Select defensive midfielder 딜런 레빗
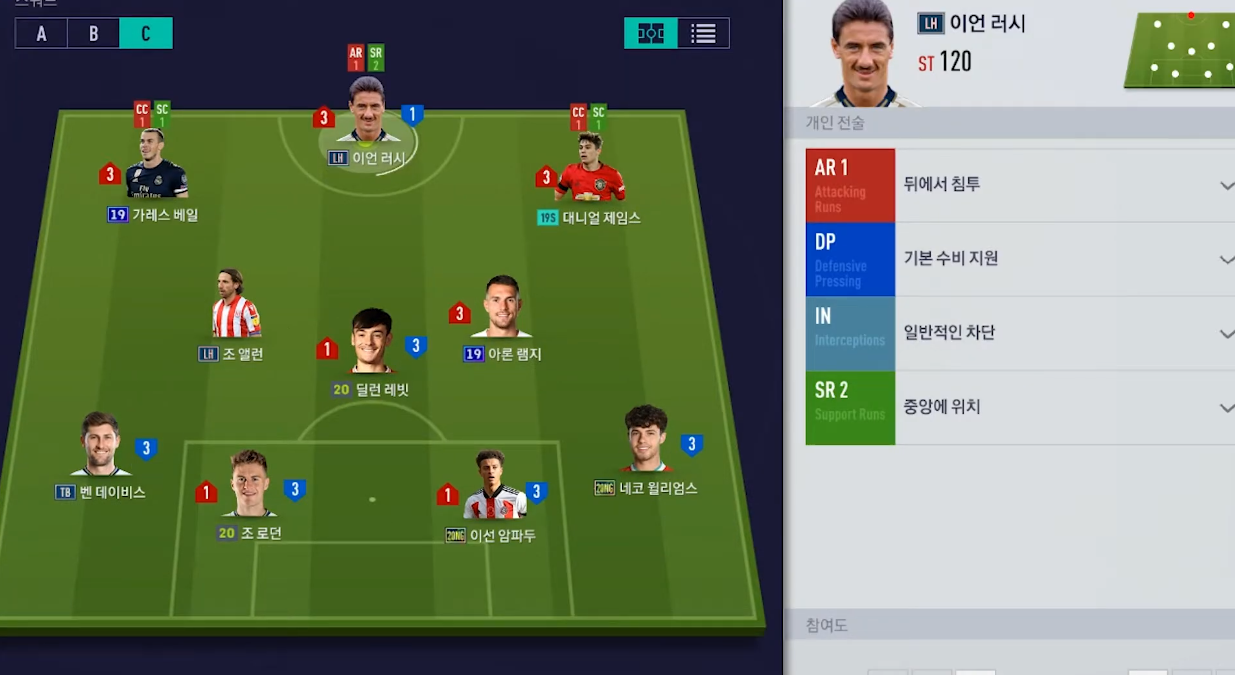 371,345
